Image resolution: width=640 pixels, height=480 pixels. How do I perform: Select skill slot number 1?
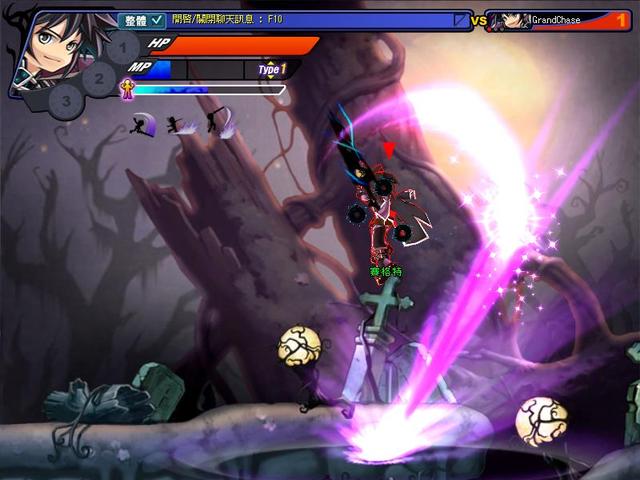coord(123,47)
